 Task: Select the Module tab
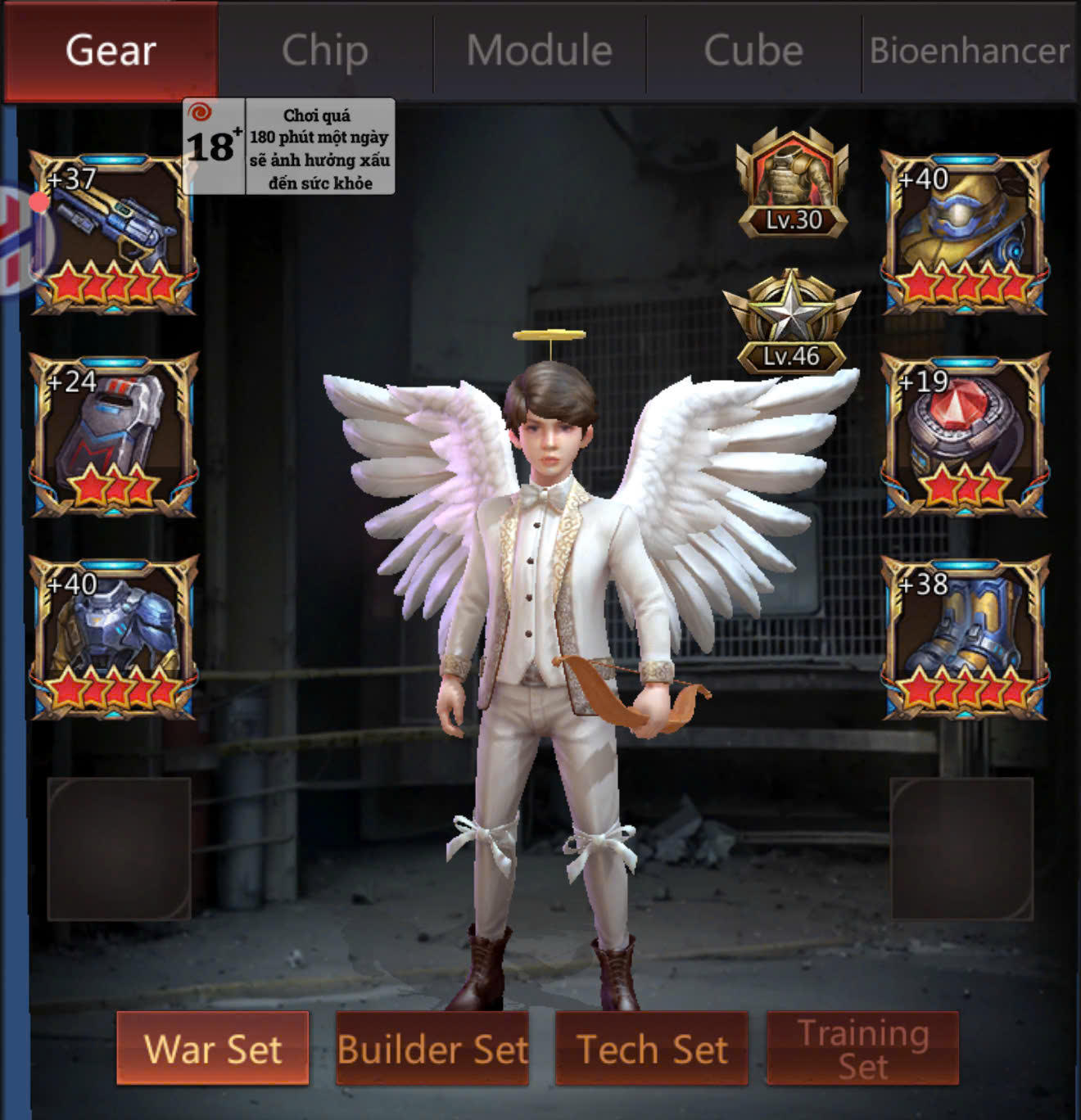pos(540,51)
